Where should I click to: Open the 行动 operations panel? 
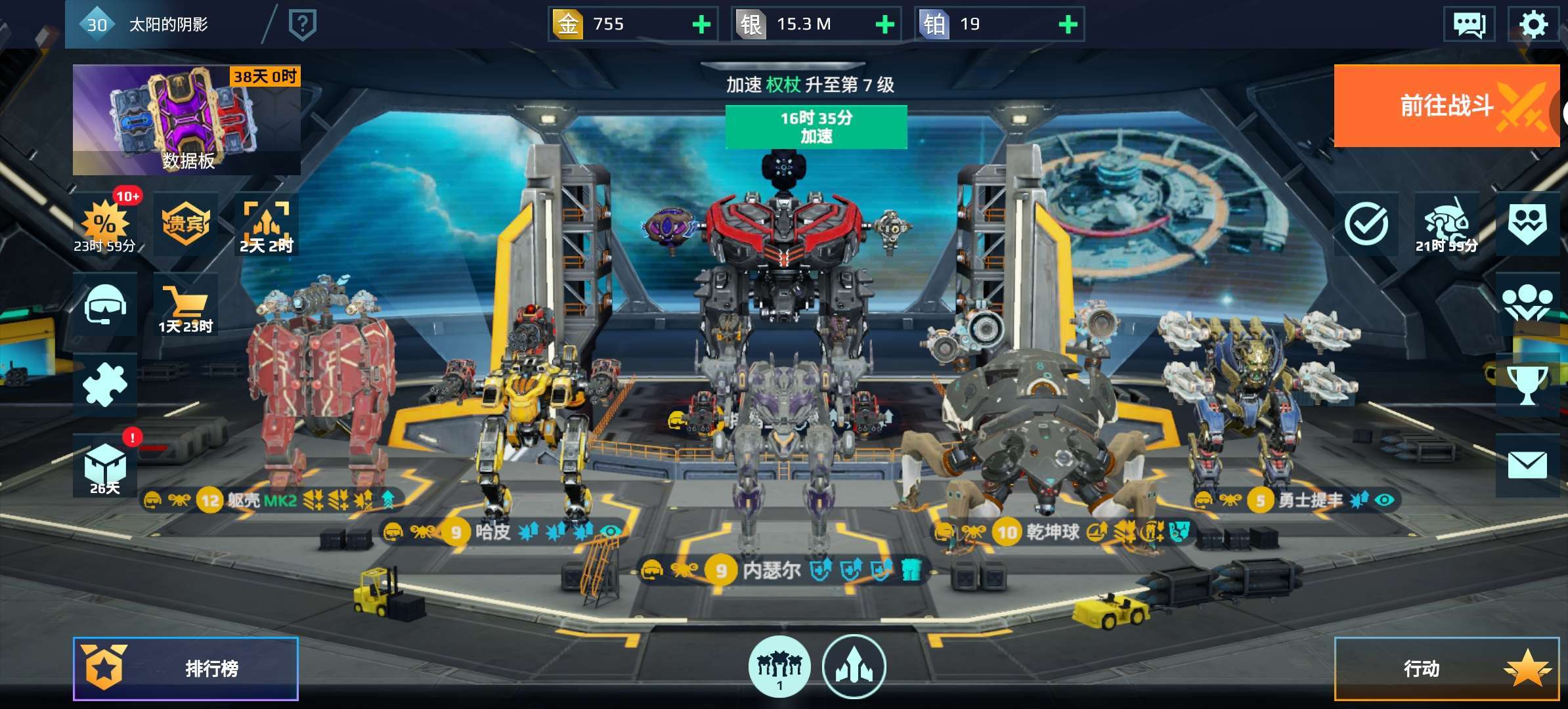click(x=1446, y=668)
